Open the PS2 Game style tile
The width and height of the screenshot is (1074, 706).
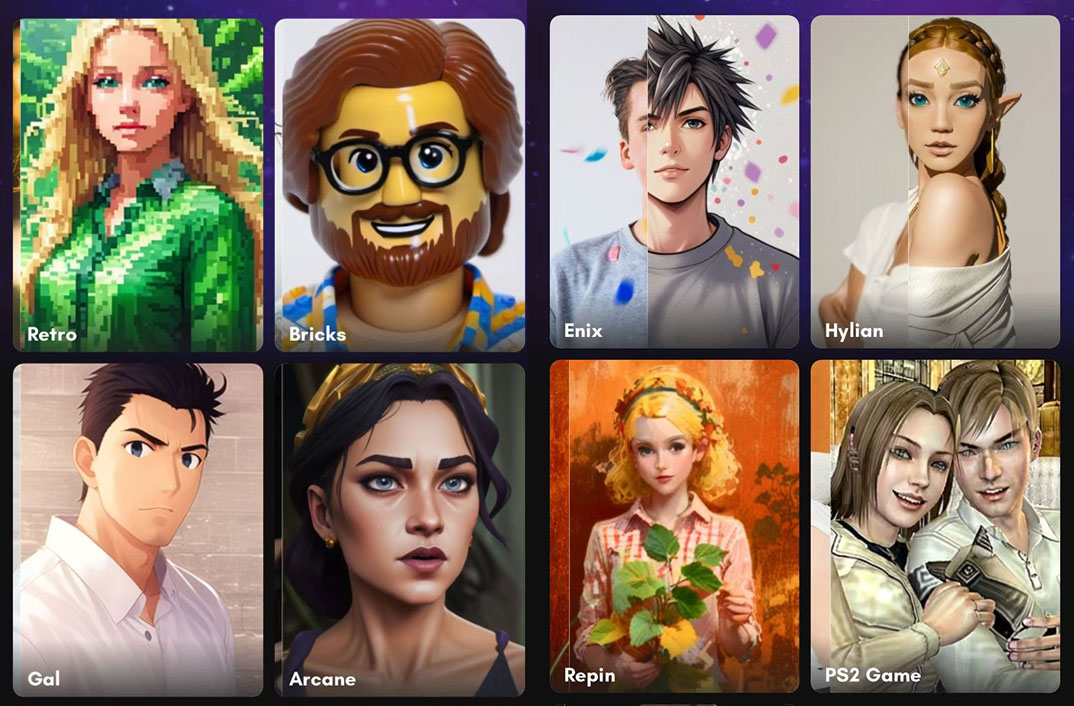click(x=935, y=526)
